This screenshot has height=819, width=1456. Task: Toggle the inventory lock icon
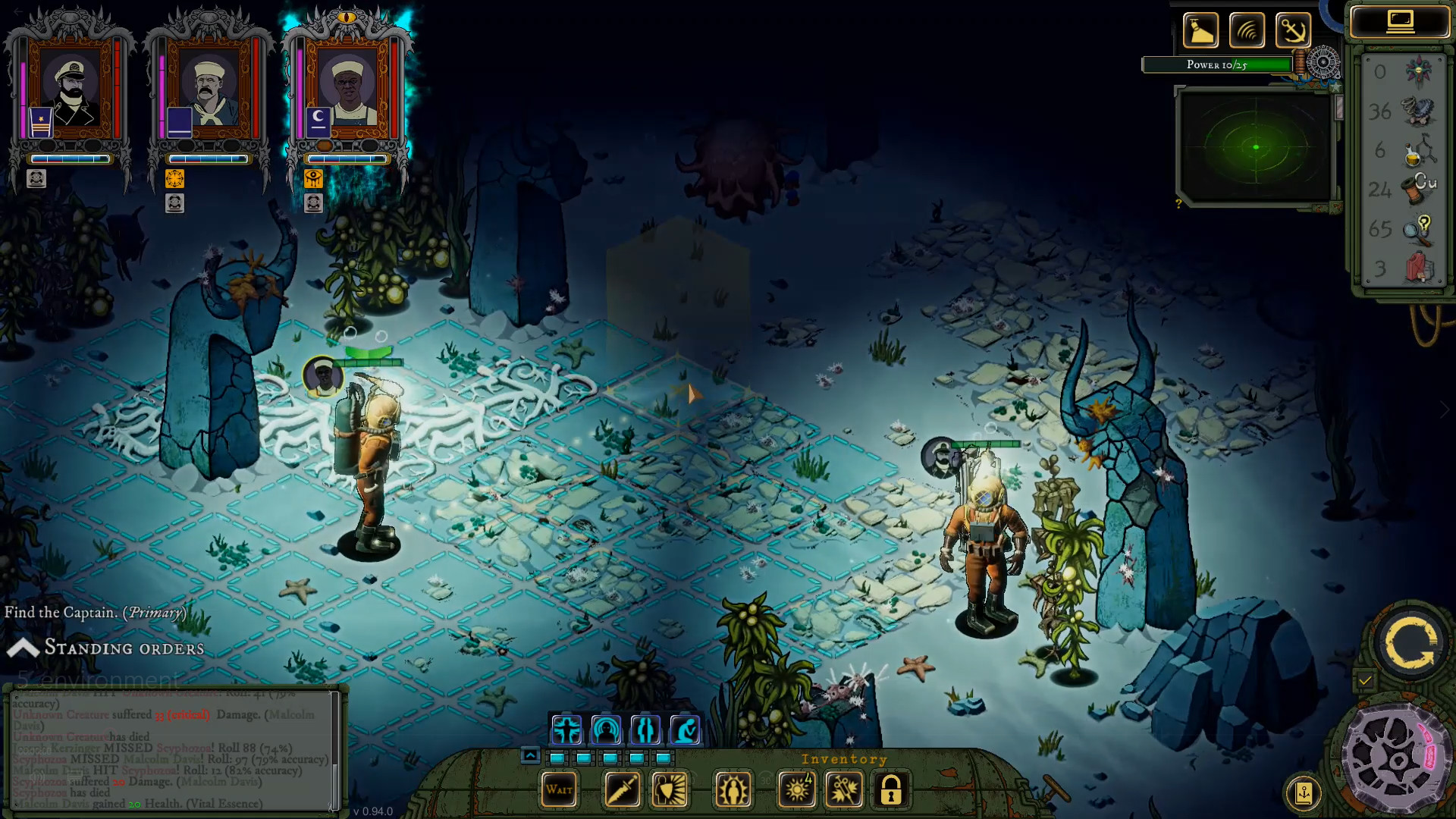pyautogui.click(x=891, y=789)
